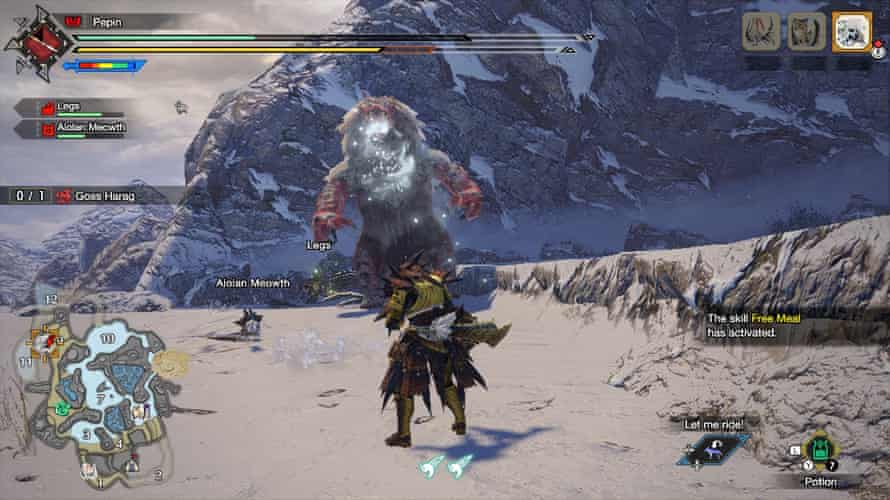Screen dimensions: 890x500
Task: Click the Free Meal skill notification
Action: 770,325
